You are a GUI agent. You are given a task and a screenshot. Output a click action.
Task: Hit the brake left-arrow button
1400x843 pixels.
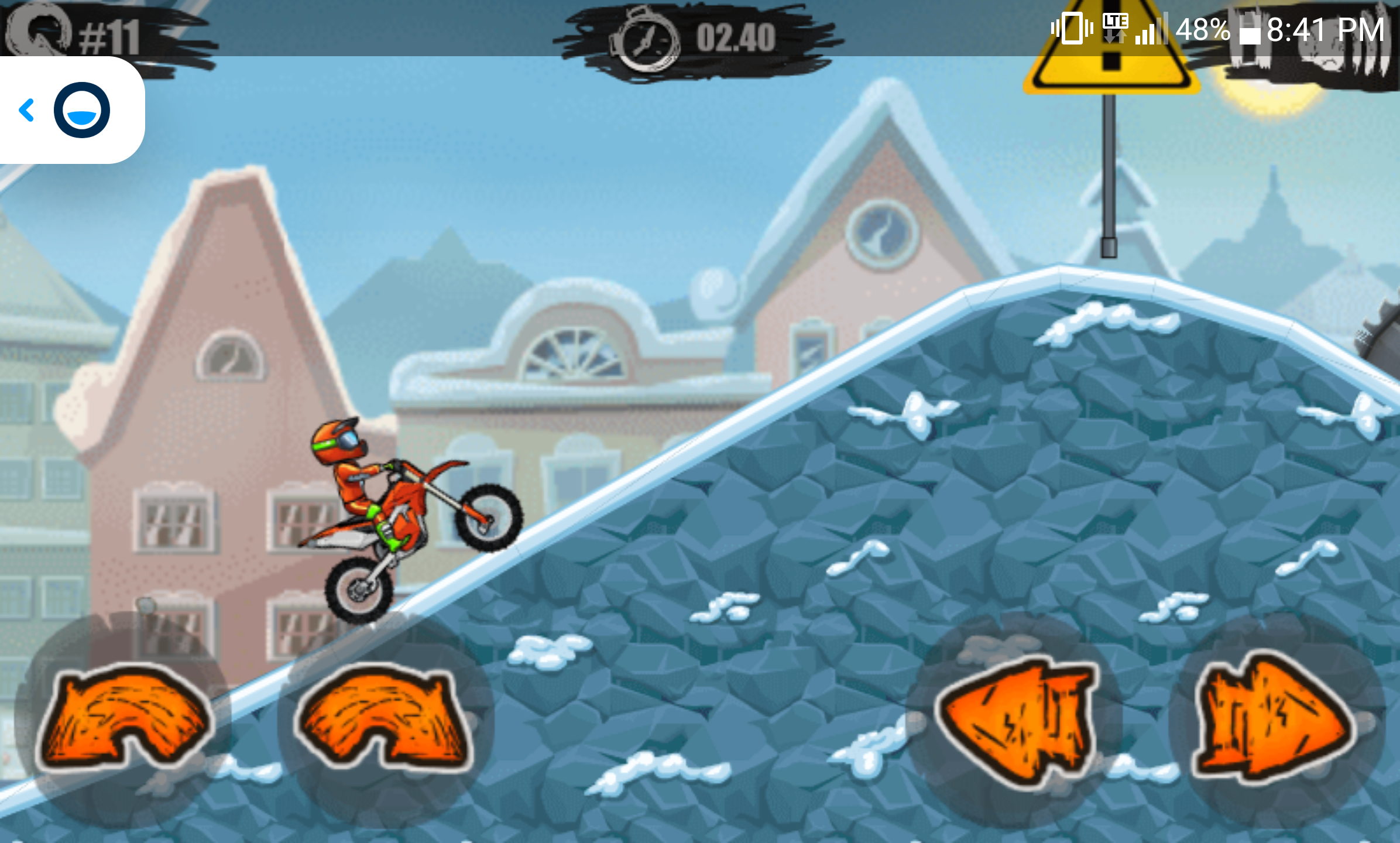[1015, 721]
